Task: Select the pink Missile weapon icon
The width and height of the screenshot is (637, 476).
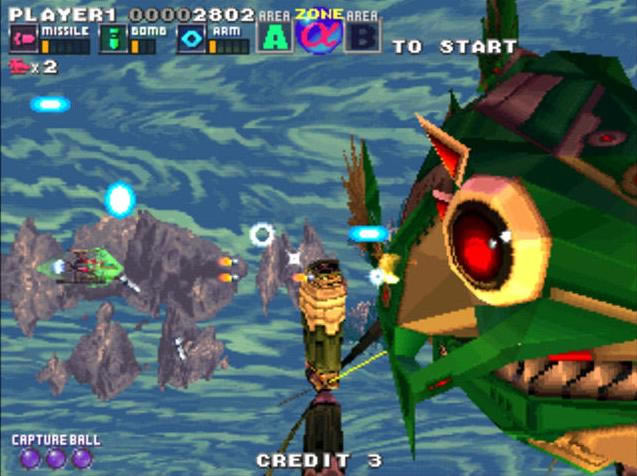Action: pyautogui.click(x=23, y=39)
